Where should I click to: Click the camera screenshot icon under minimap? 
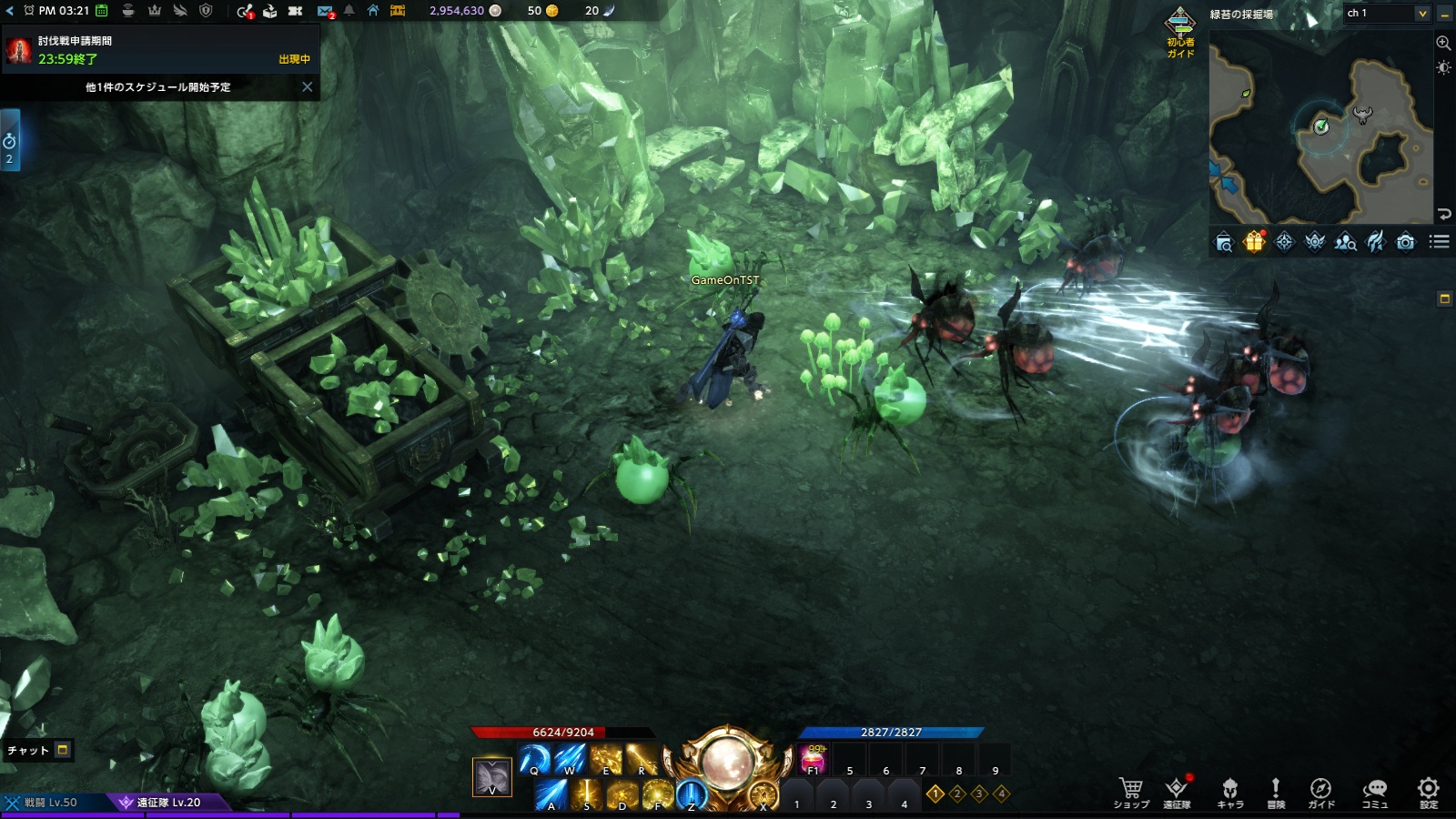pyautogui.click(x=1406, y=241)
